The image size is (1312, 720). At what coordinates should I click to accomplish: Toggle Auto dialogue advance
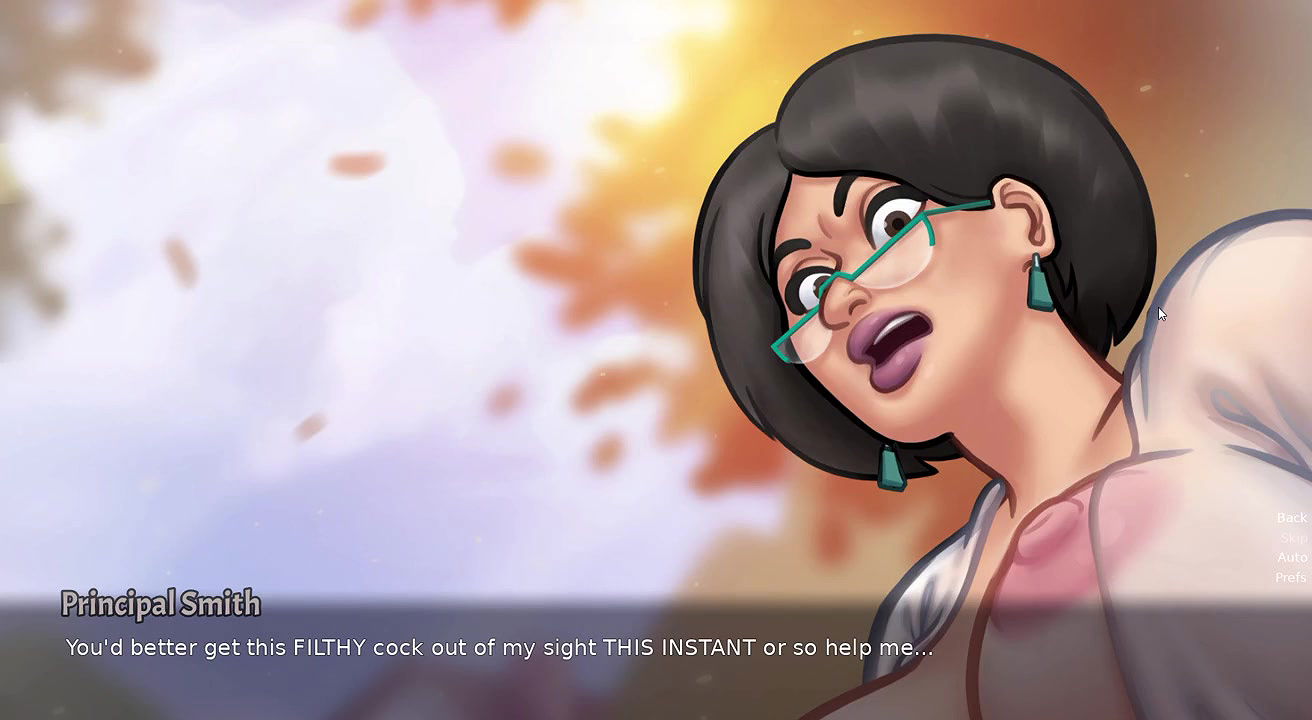(1292, 557)
